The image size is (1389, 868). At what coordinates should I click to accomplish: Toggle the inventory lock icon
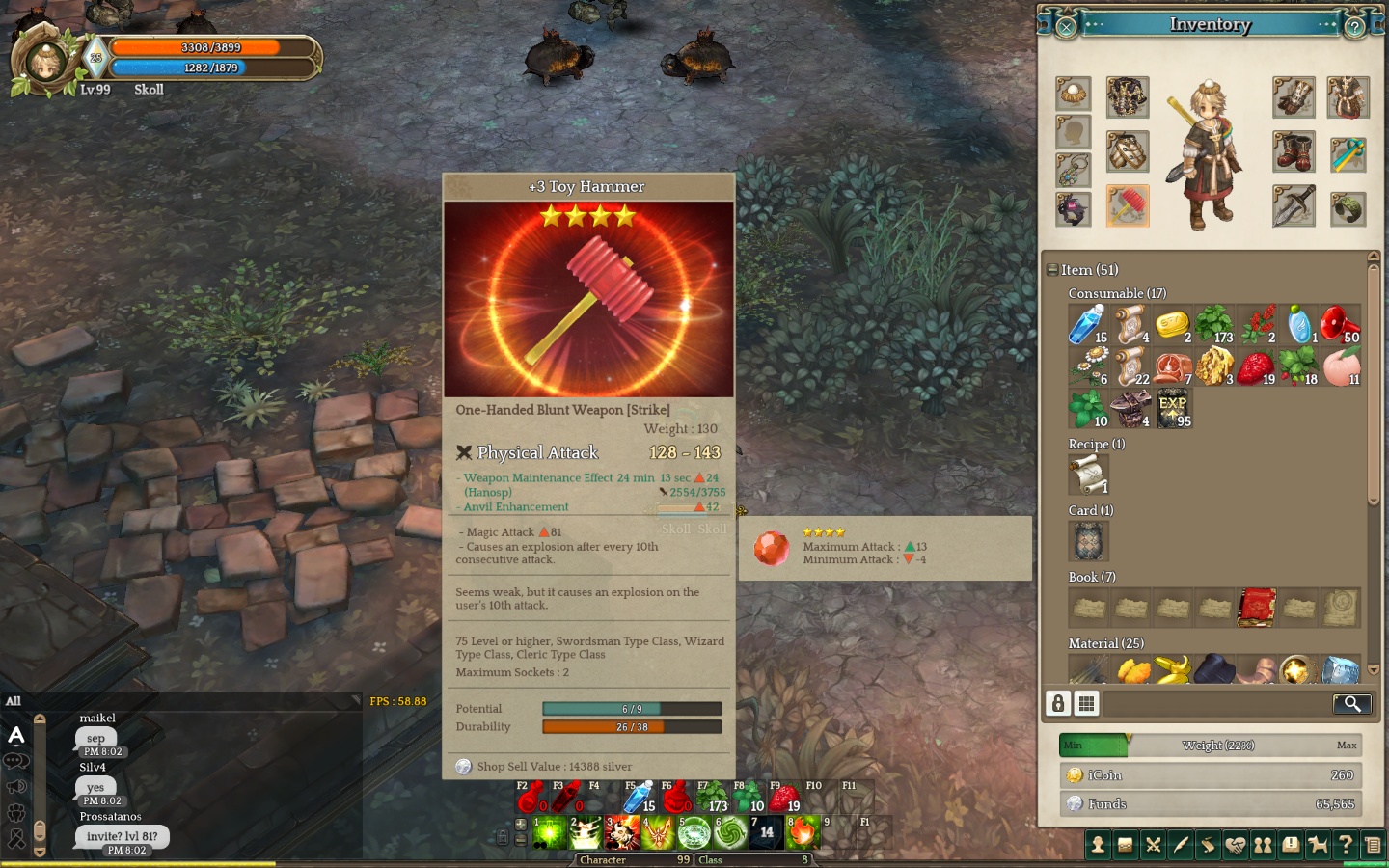[1059, 704]
